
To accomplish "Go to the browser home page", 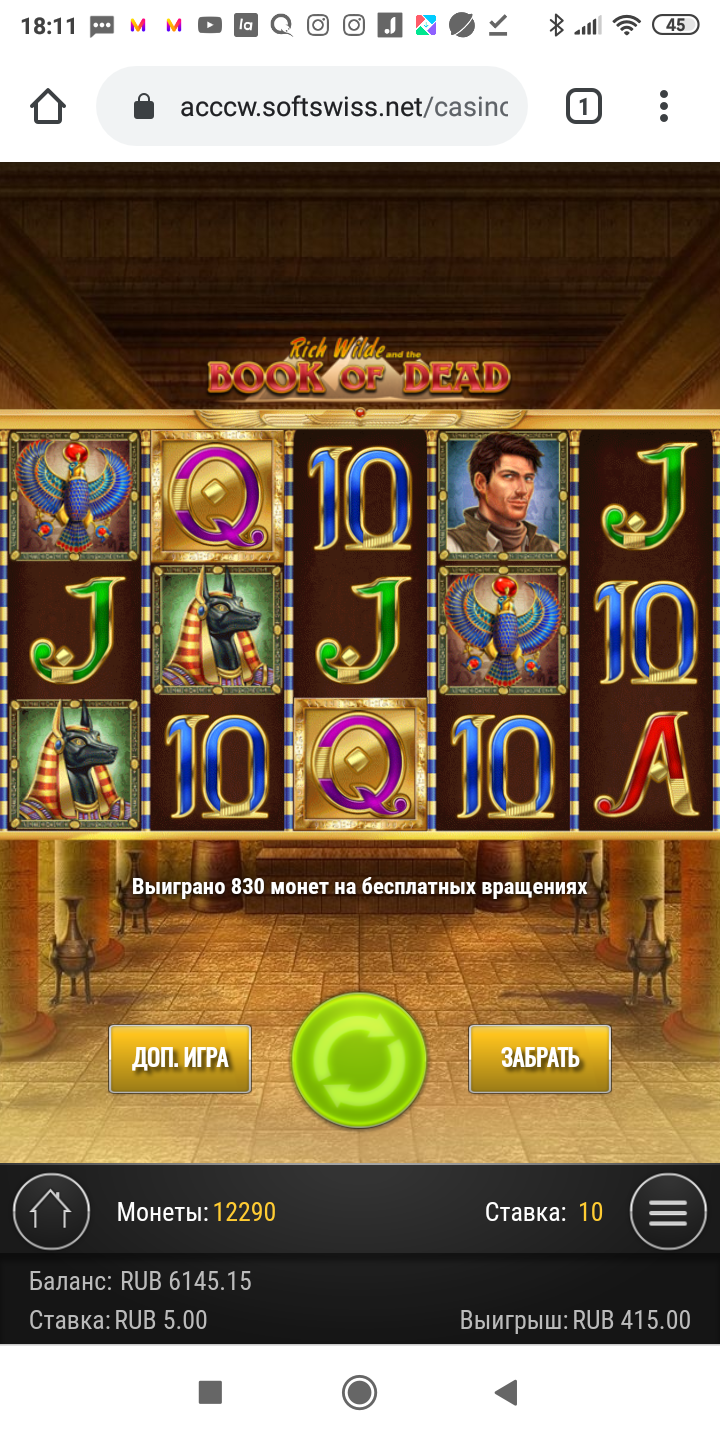I will click(48, 106).
